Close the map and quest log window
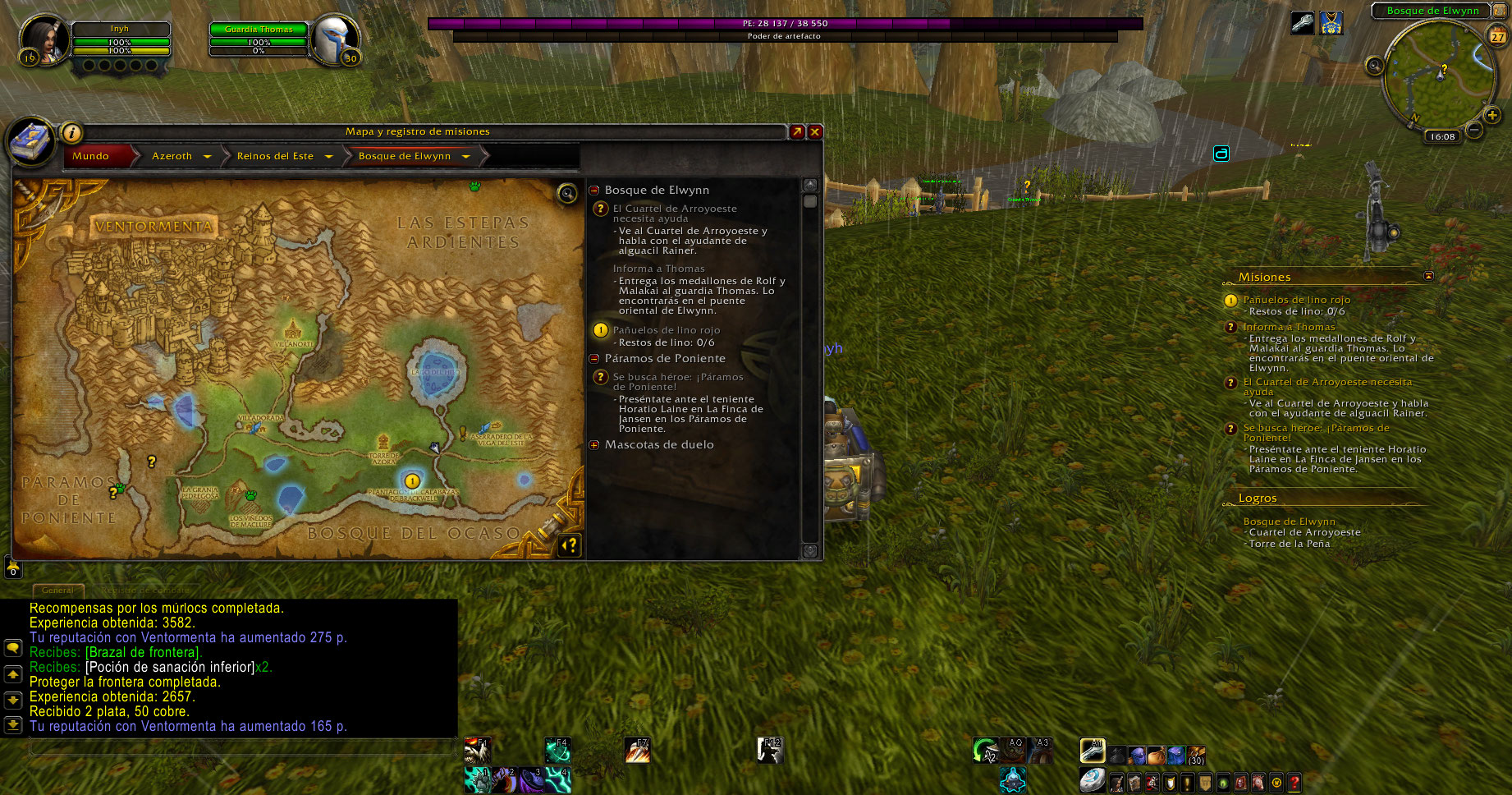 coord(815,131)
